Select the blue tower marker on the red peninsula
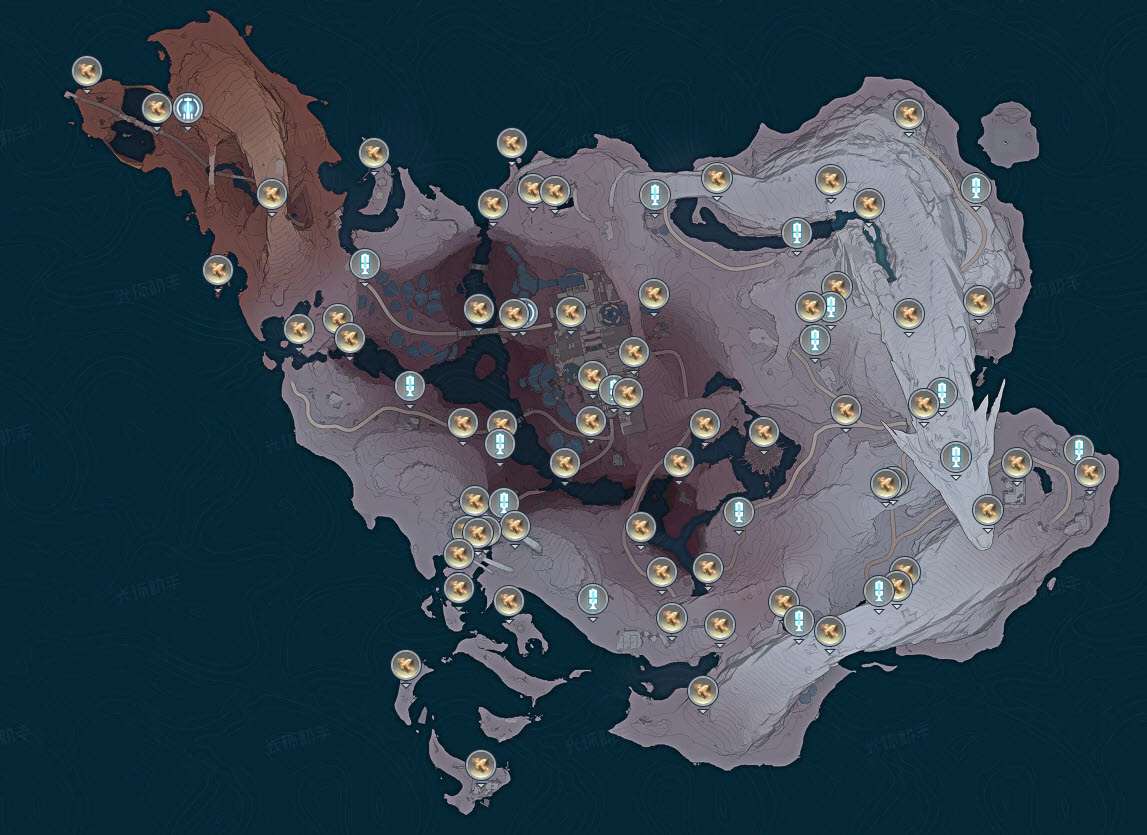Viewport: 1147px width, 835px height. pyautogui.click(x=187, y=107)
